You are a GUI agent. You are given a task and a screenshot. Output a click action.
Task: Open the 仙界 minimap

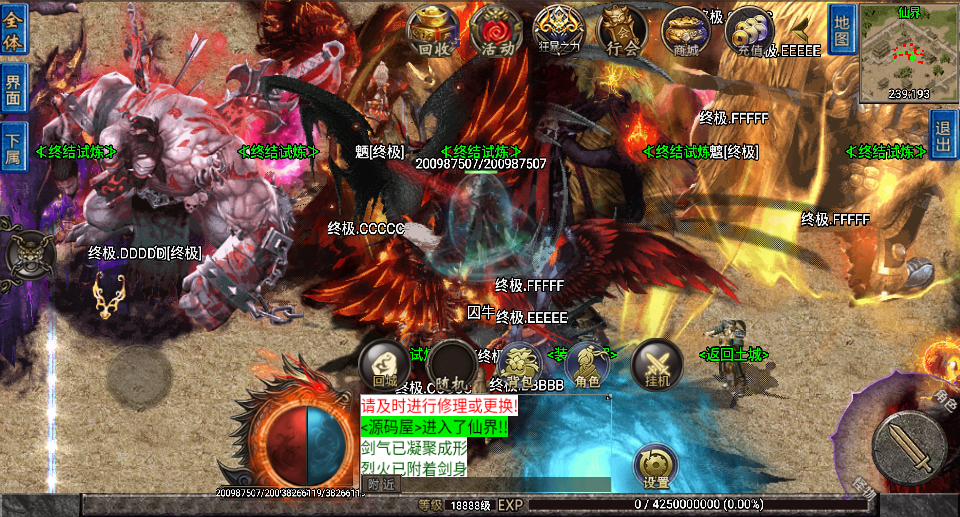click(x=908, y=53)
